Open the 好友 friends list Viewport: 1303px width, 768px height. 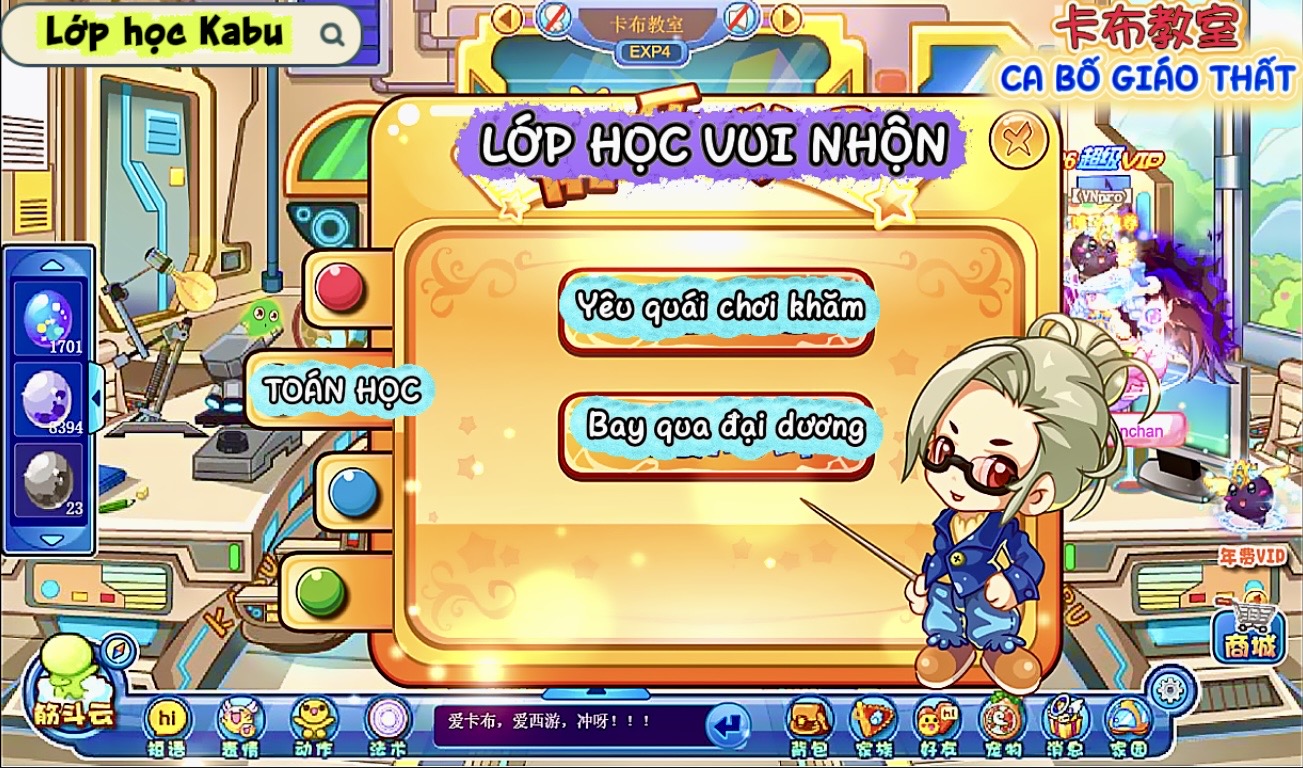tap(937, 724)
